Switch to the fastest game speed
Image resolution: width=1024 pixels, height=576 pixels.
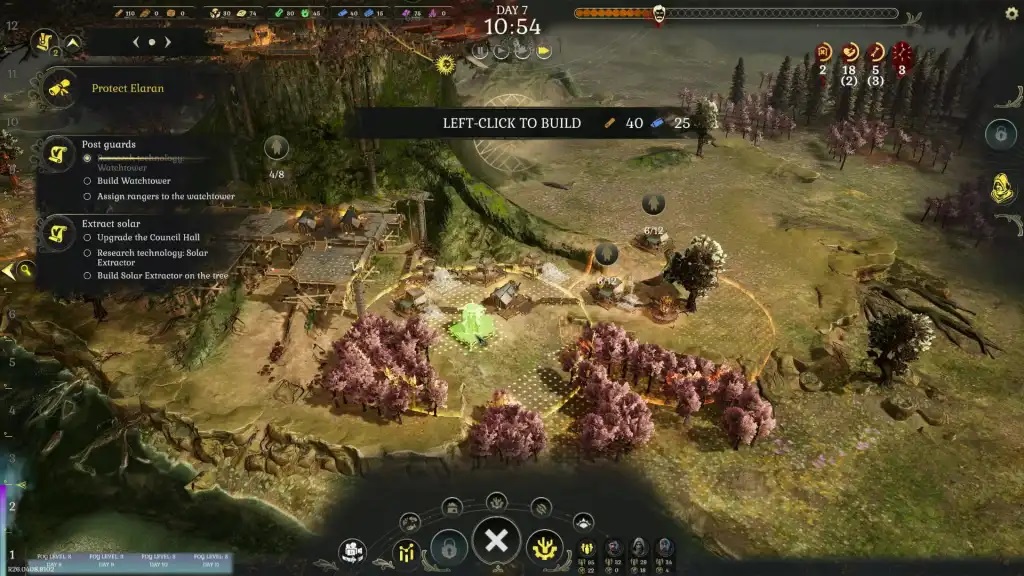click(x=544, y=51)
